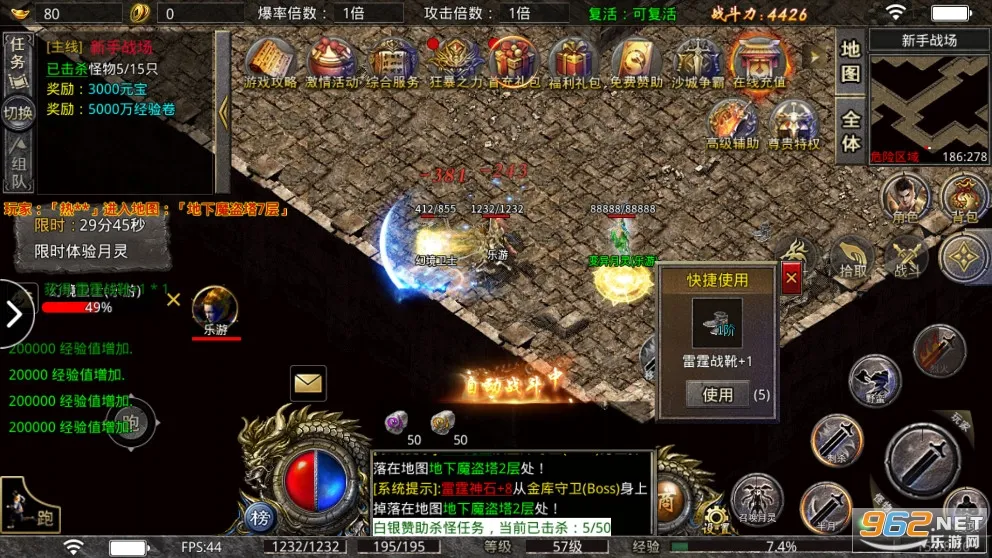Open the 在线充值 online recharge shop
The width and height of the screenshot is (992, 558).
point(759,62)
